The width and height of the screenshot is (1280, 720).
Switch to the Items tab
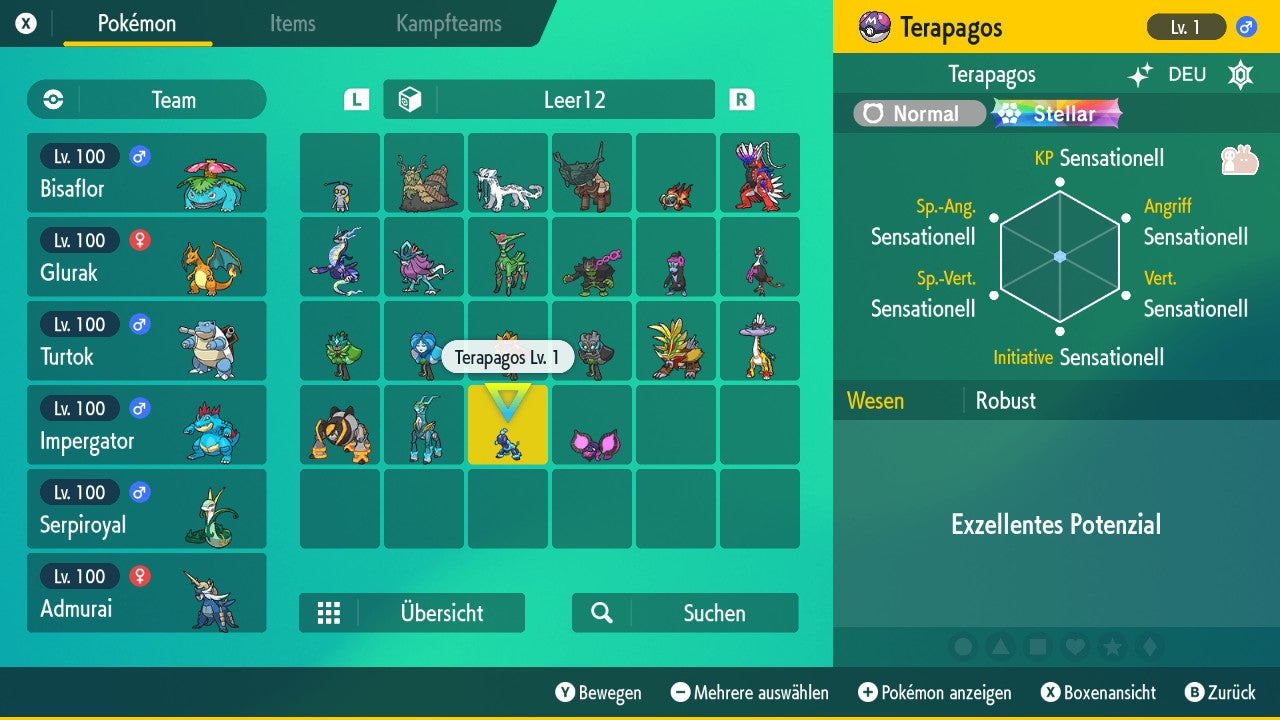pos(292,25)
